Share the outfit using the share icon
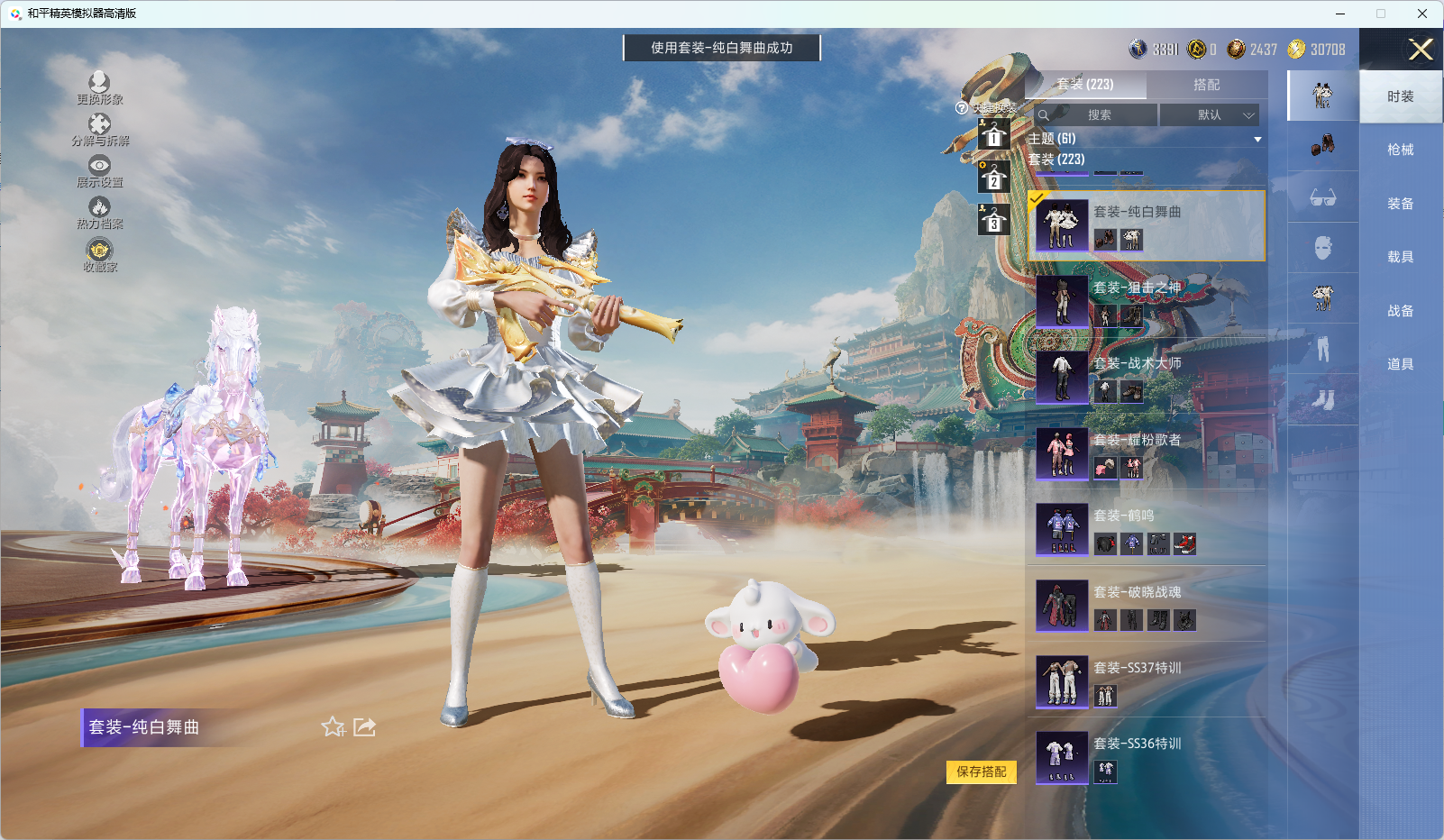Image resolution: width=1444 pixels, height=840 pixels. pos(363,726)
